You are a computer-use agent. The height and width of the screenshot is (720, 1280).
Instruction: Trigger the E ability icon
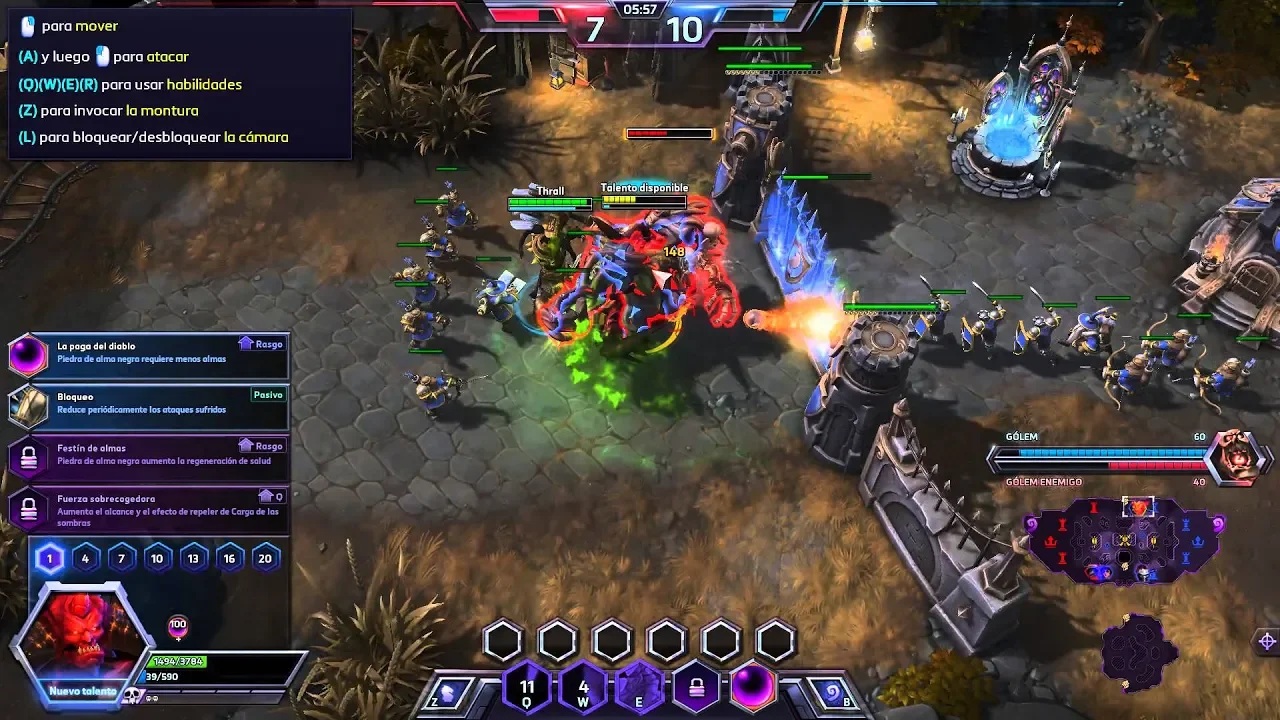640,688
